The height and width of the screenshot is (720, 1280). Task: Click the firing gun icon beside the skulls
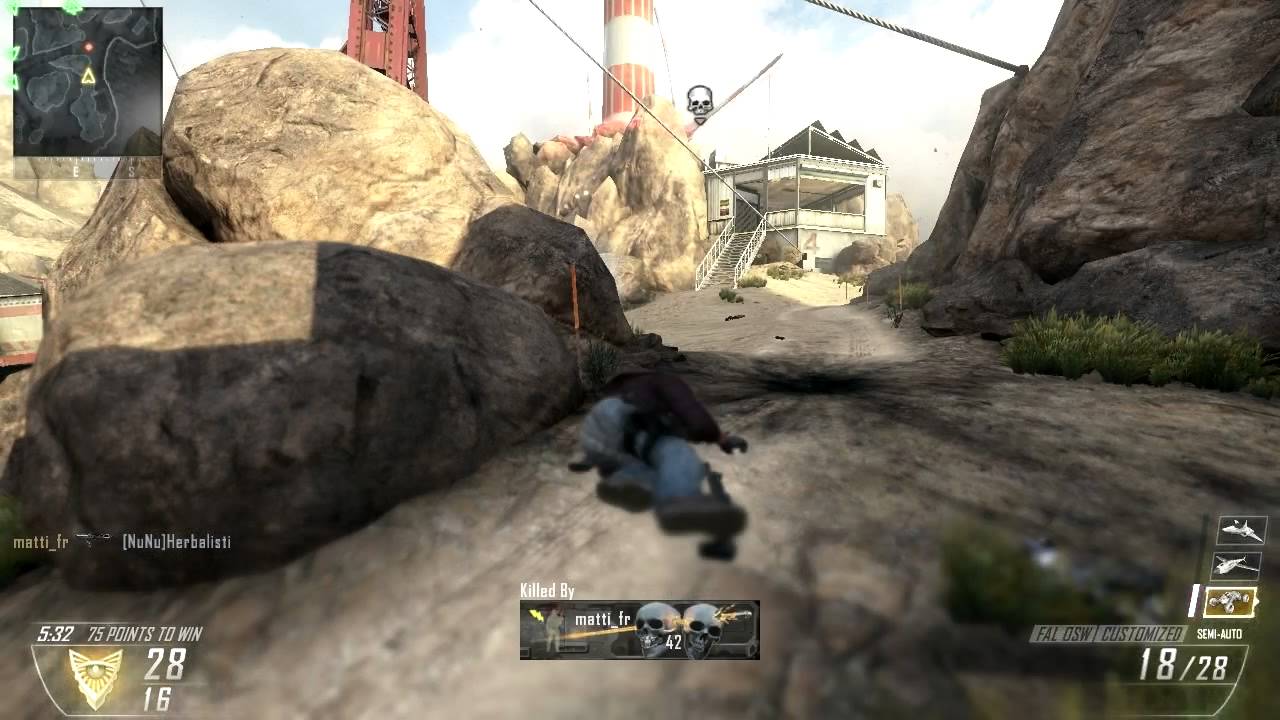731,615
